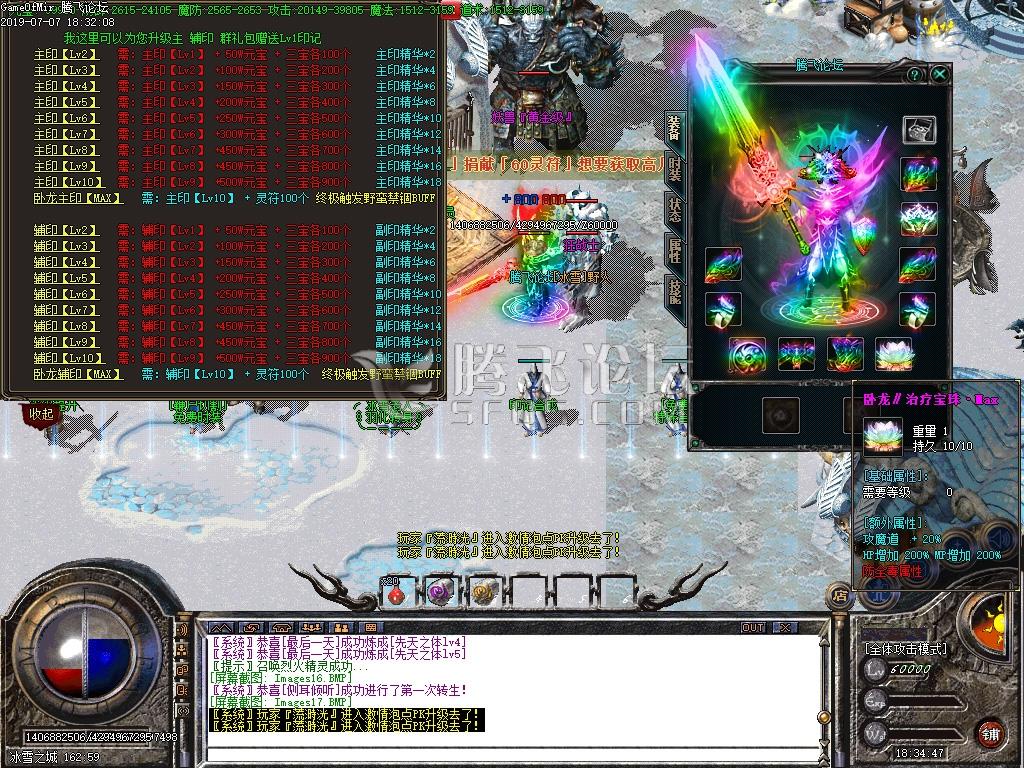This screenshot has width=1024, height=768.
Task: Click the 收起 collapse button
Action: click(x=41, y=412)
